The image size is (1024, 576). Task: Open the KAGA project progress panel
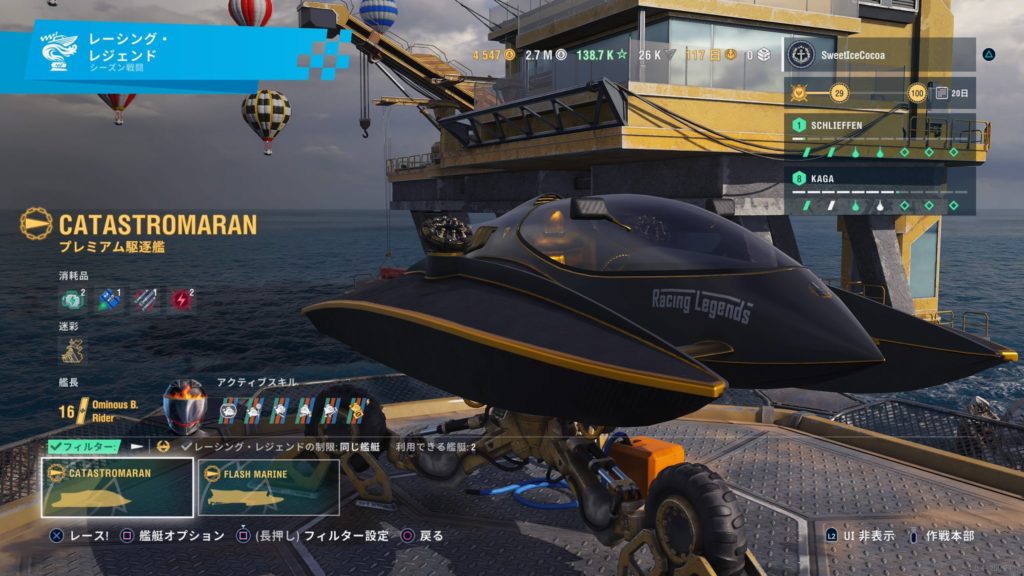coord(879,191)
